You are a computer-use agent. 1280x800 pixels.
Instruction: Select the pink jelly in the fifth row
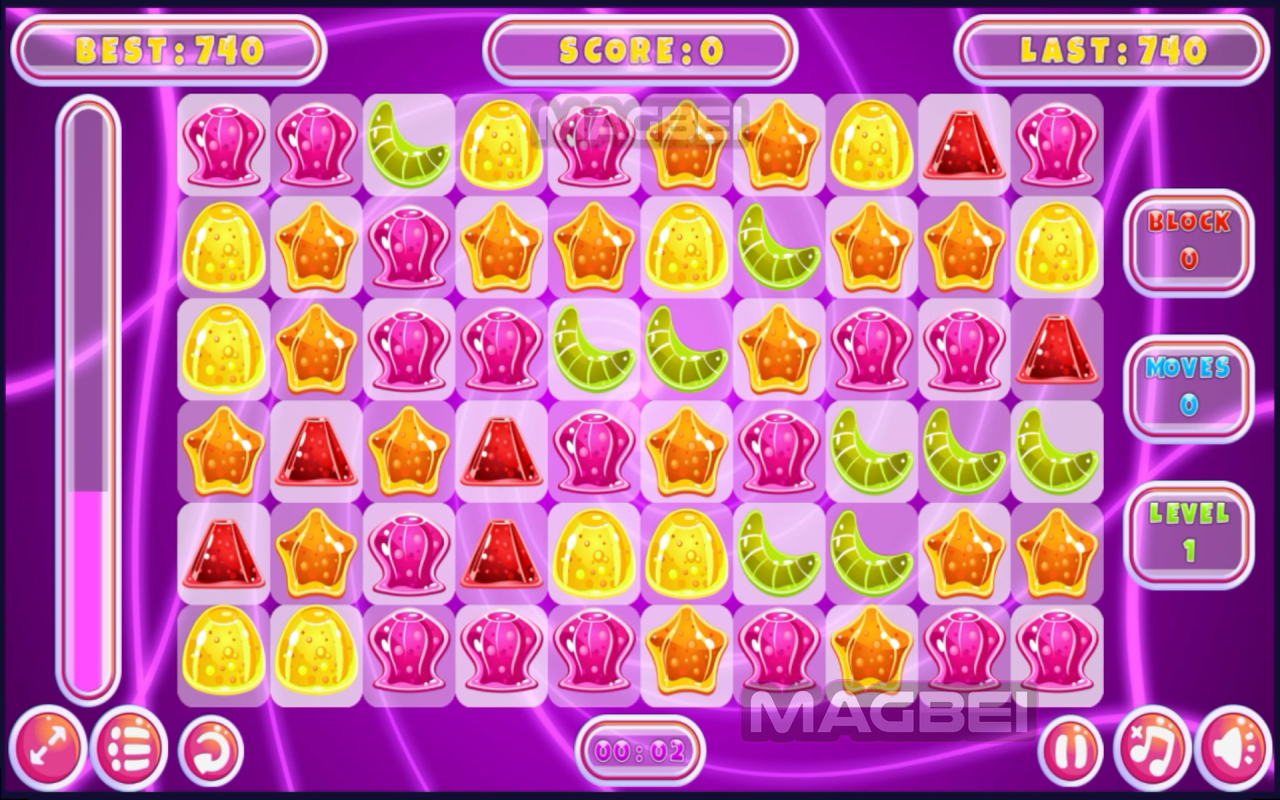click(408, 553)
